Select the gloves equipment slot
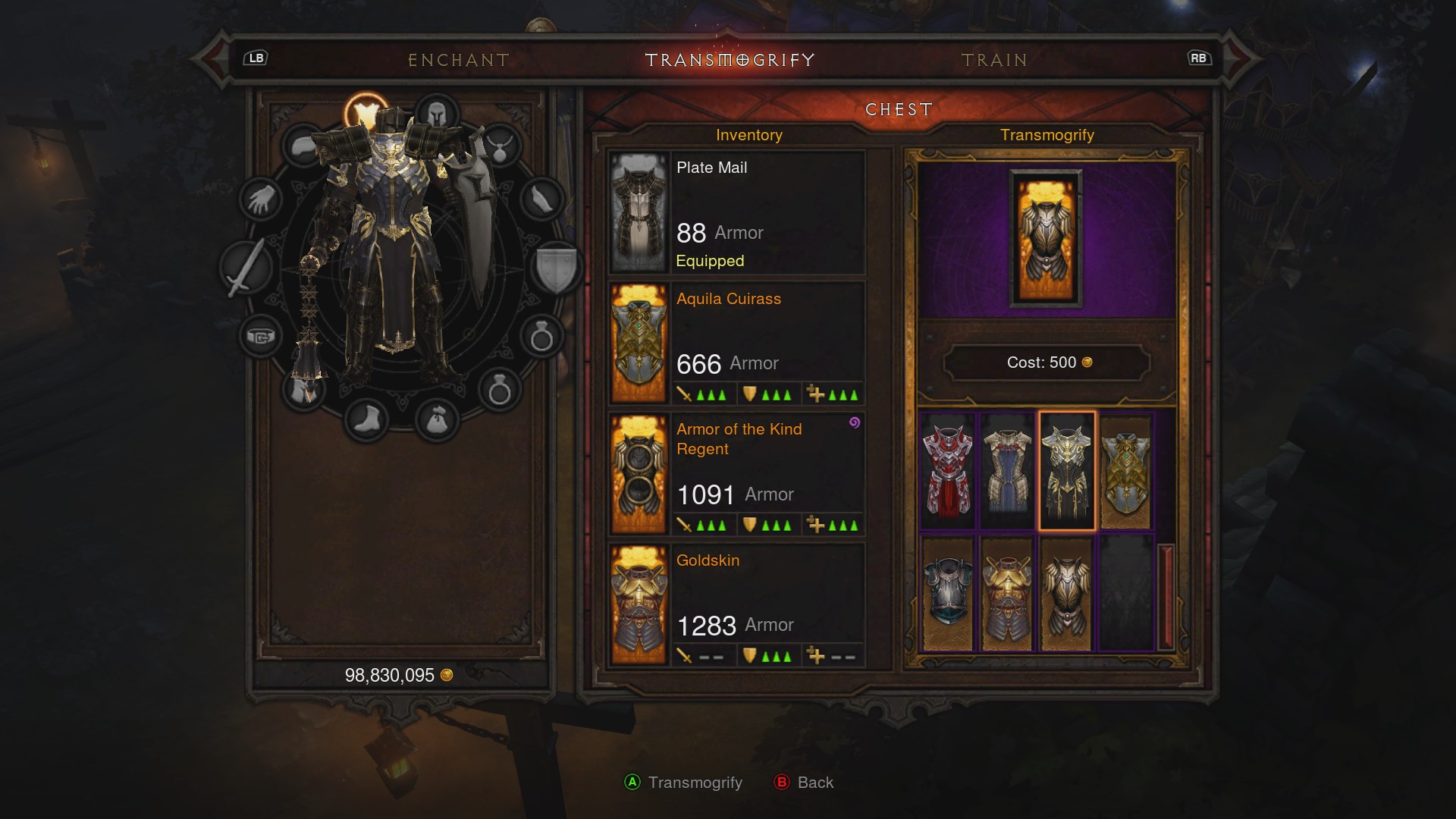The width and height of the screenshot is (1456, 819). [261, 200]
